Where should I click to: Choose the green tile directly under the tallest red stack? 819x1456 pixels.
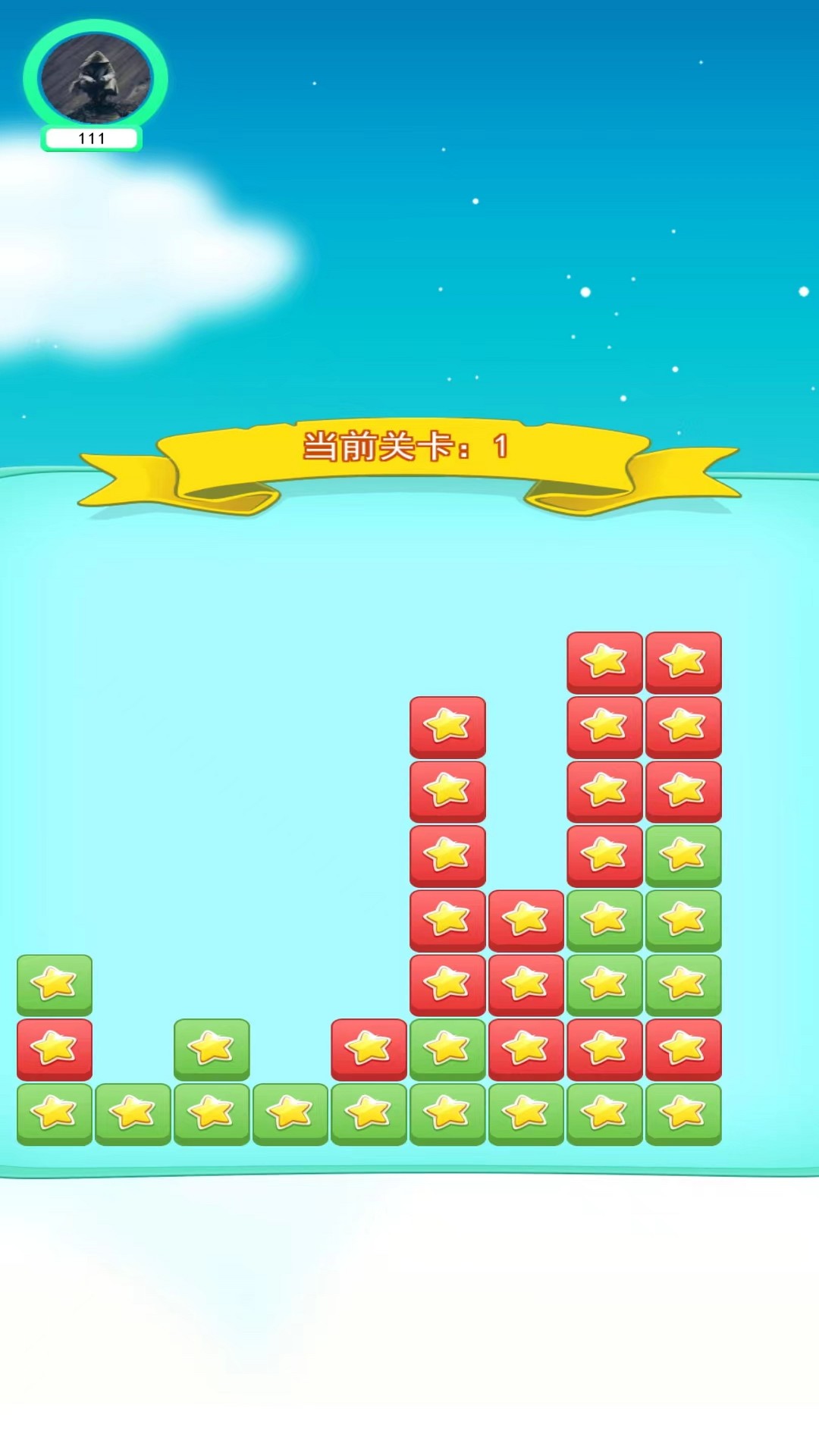point(447,1050)
